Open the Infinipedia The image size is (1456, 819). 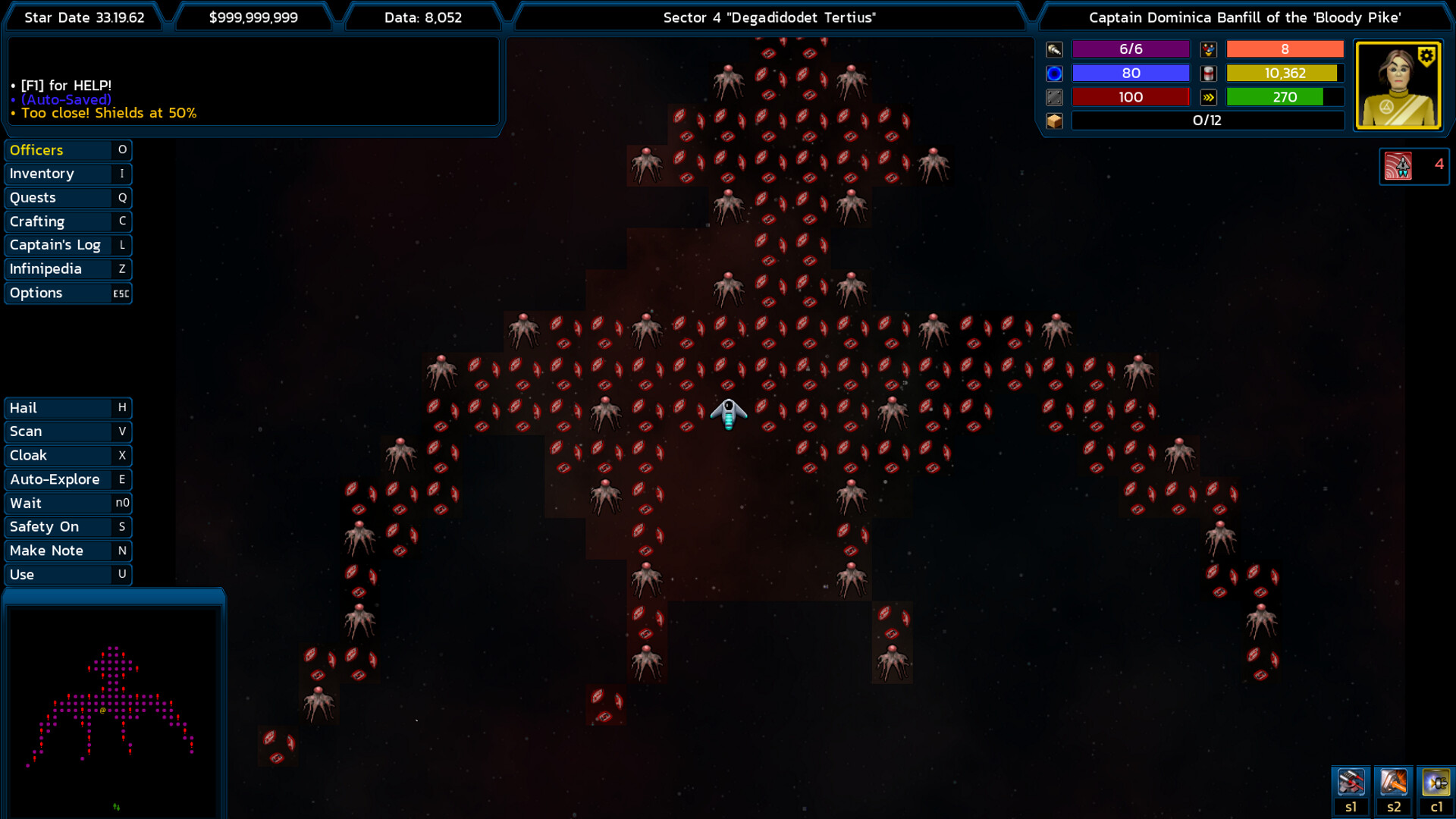pos(67,269)
